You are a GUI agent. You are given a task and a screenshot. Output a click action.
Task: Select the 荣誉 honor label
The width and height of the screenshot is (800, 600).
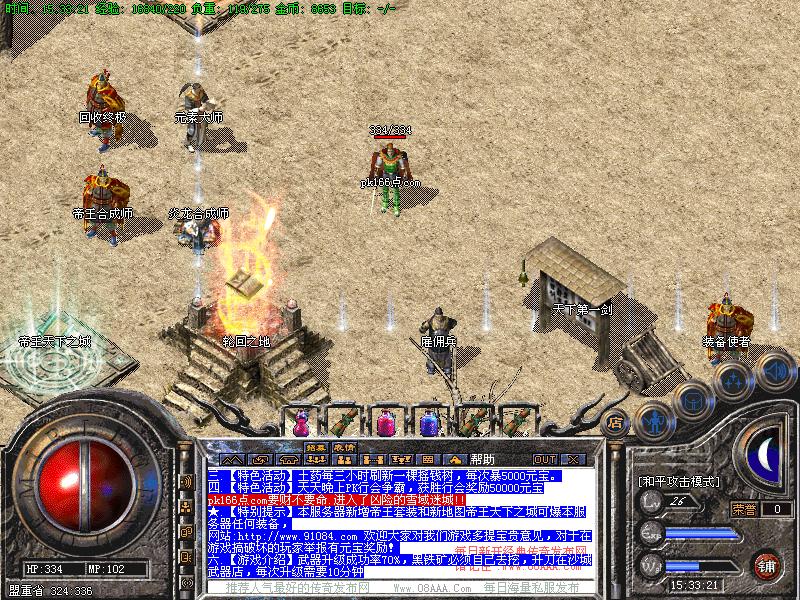click(x=743, y=509)
